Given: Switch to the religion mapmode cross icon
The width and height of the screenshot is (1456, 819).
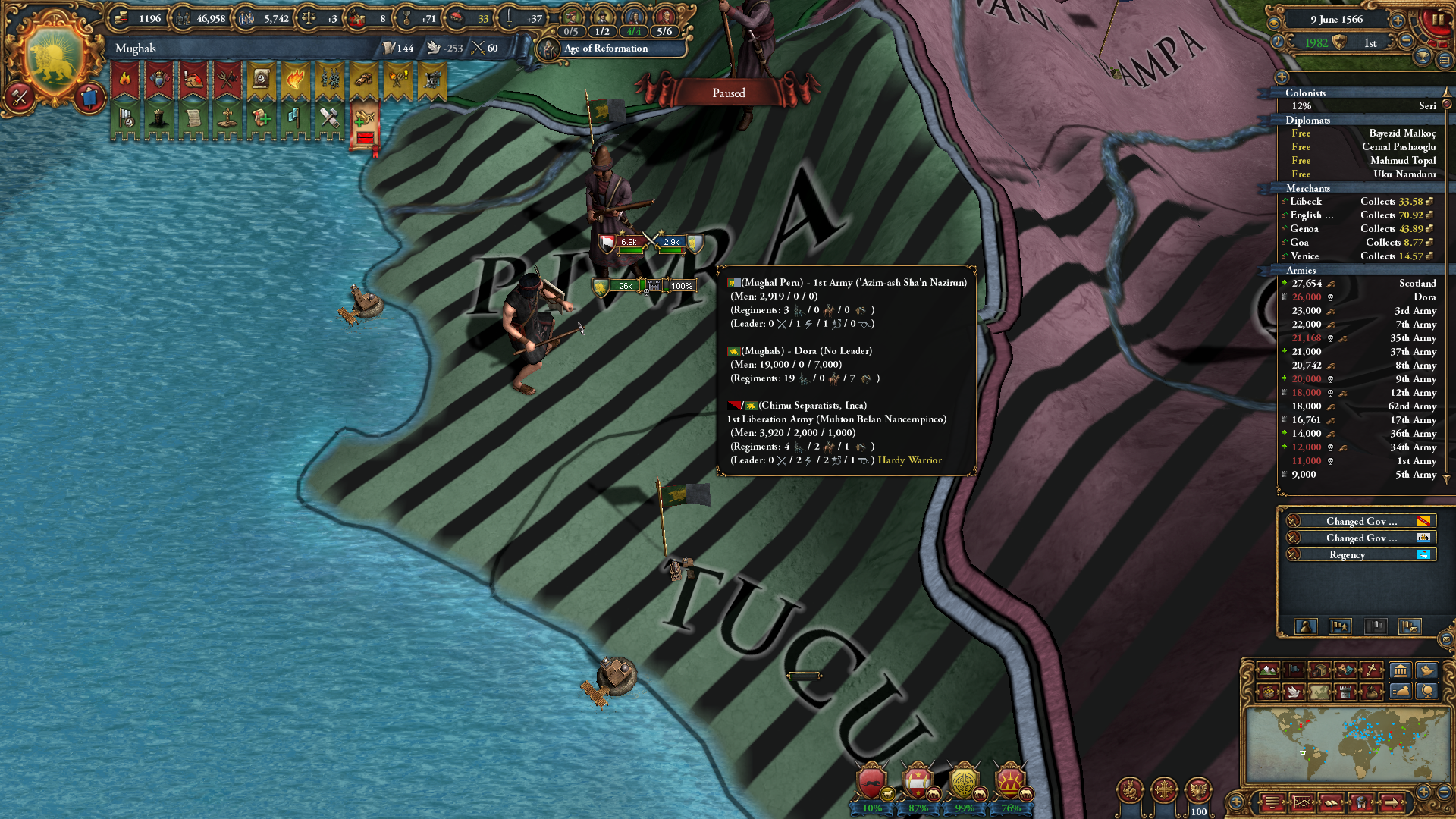Looking at the screenshot, I should point(1370,670).
